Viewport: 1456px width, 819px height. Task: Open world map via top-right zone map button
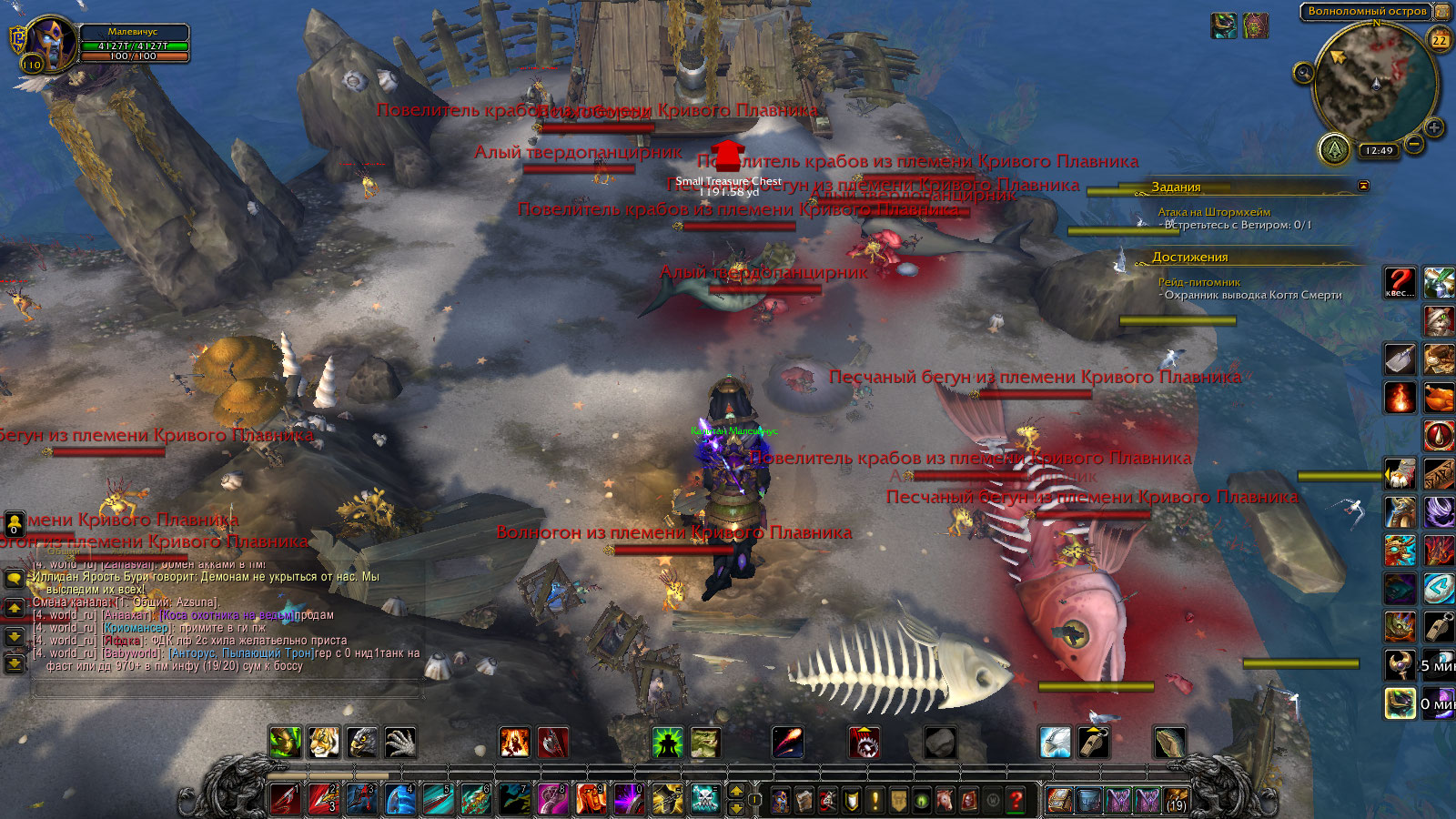click(1442, 12)
